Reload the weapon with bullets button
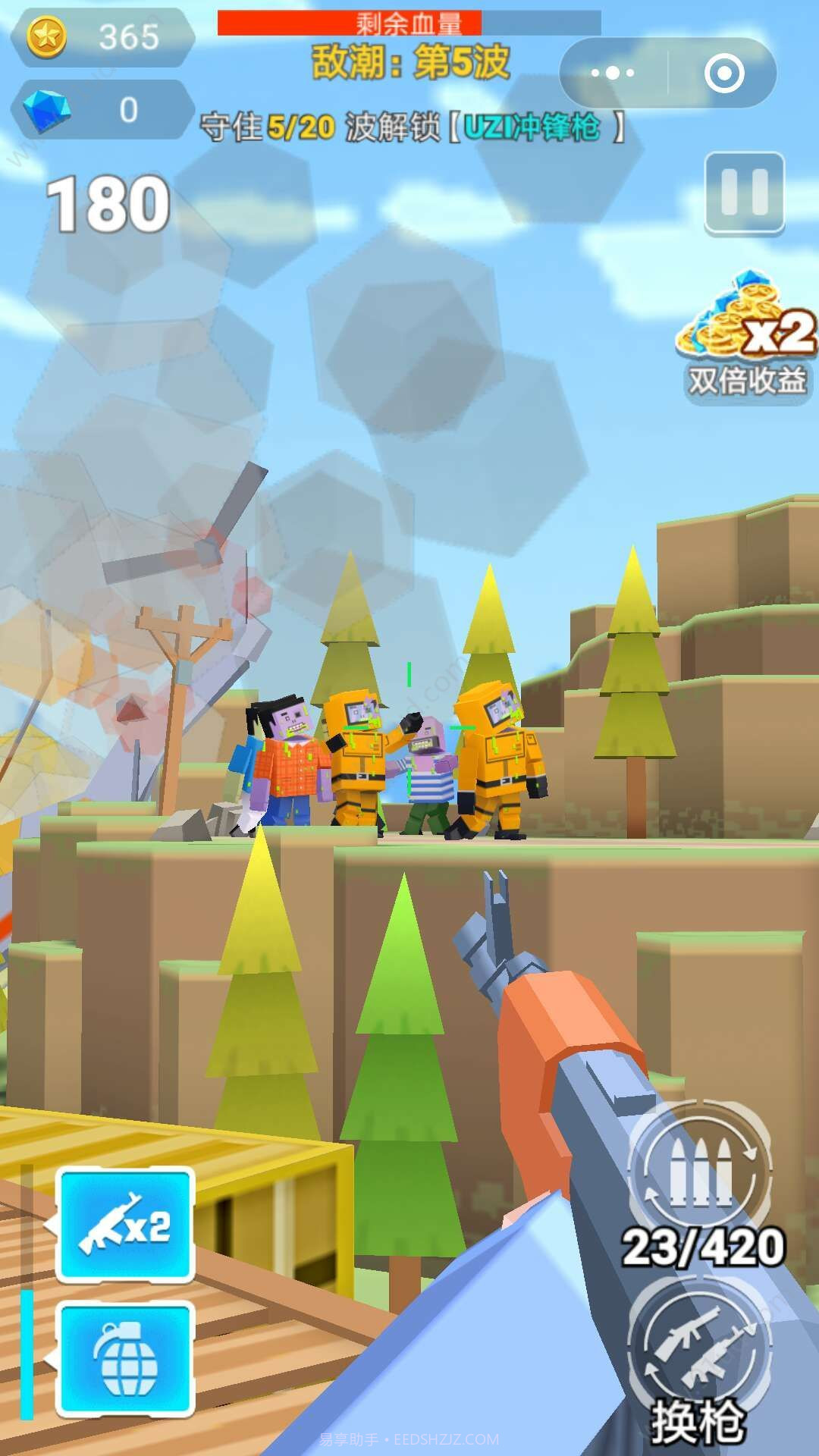The width and height of the screenshot is (819, 1456). (x=700, y=1168)
